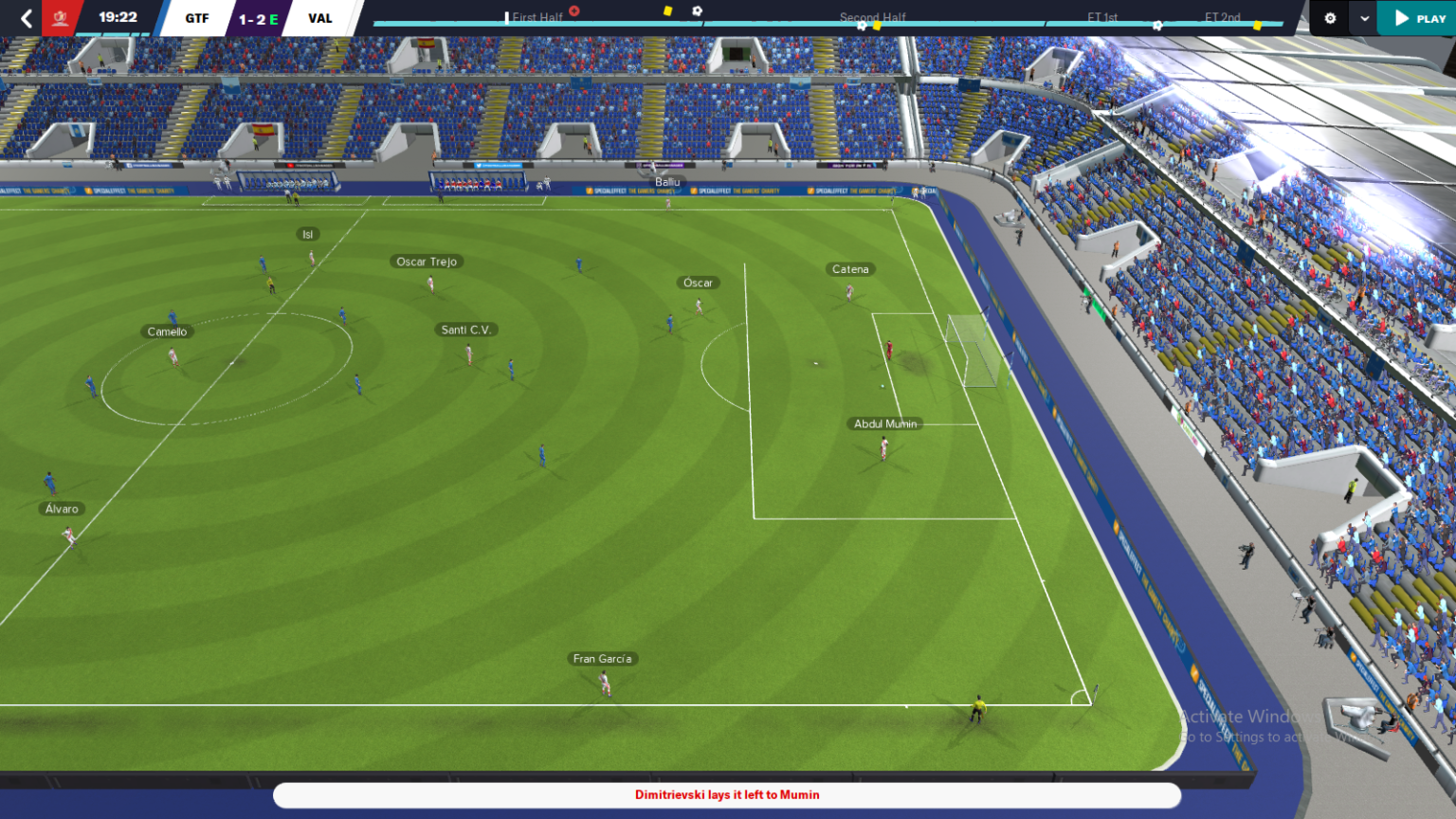This screenshot has width=1456, height=819.
Task: Click the yellow card marker in the ET 2nd timeline
Action: (1258, 25)
